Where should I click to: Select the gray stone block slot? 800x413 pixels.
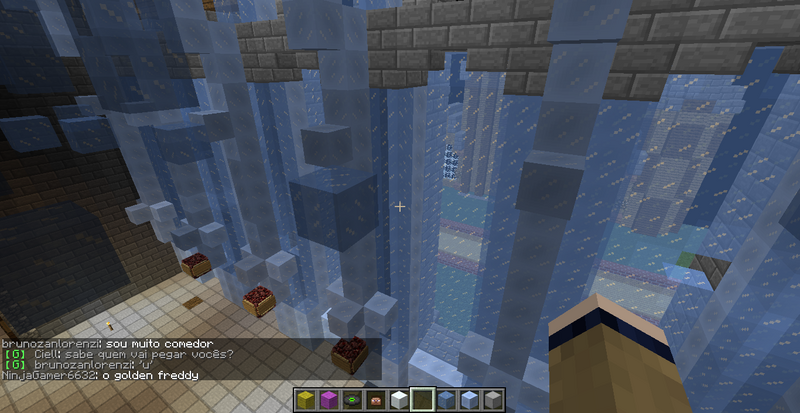click(x=493, y=400)
